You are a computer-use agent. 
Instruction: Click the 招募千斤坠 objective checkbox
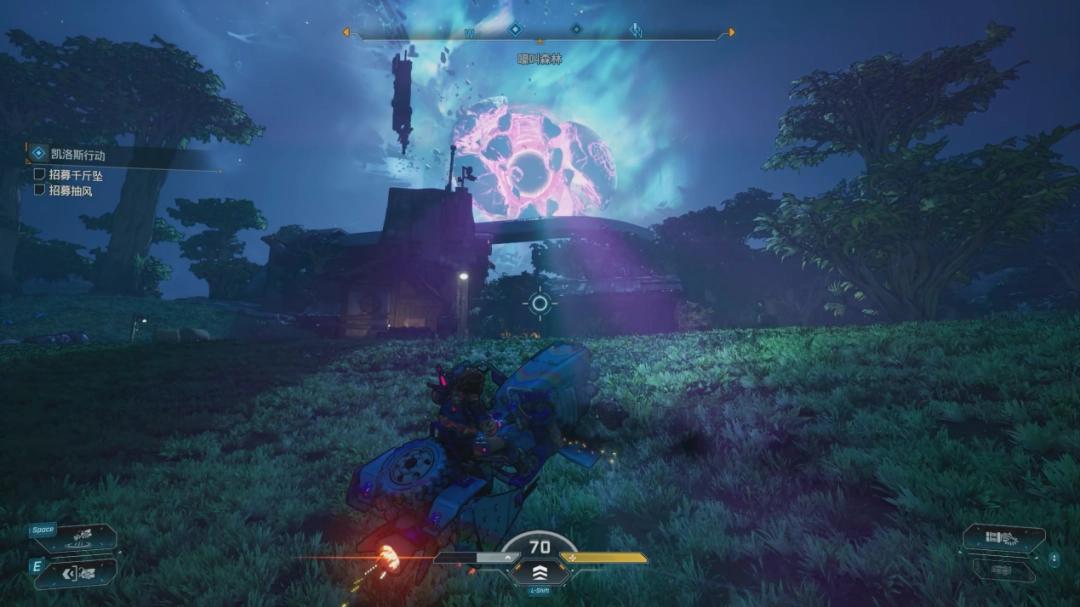[40, 174]
